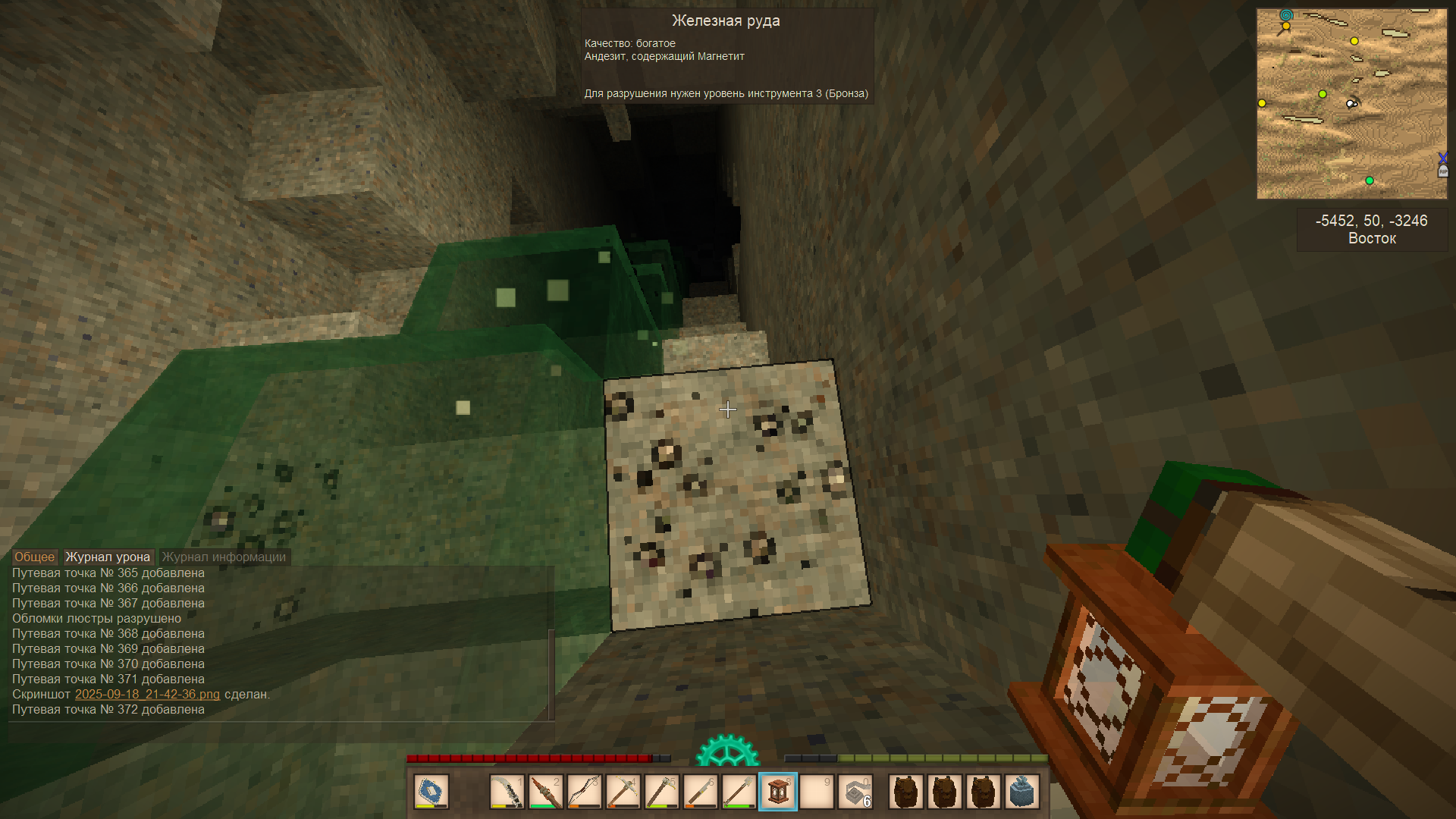Open the screenshot file link in chat

(x=147, y=694)
